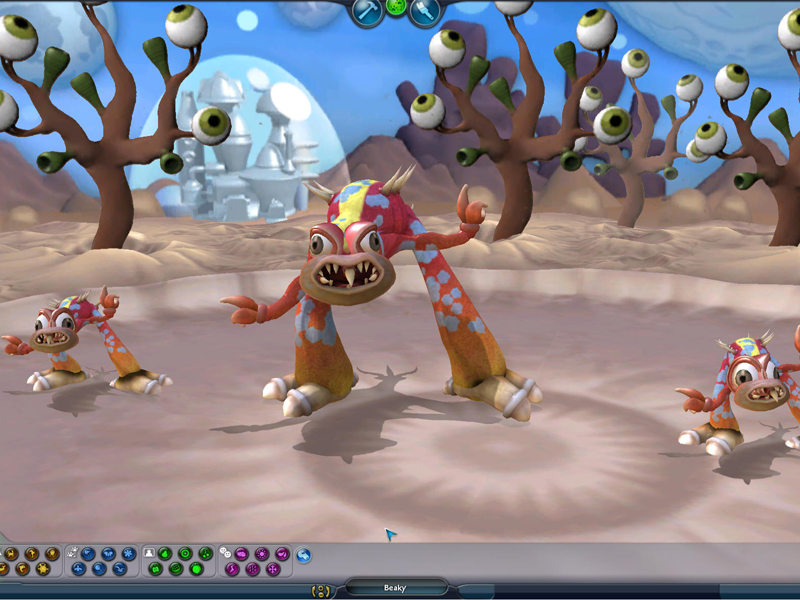
Task: Select the smiley faces icon in pink group
Action: click(226, 553)
